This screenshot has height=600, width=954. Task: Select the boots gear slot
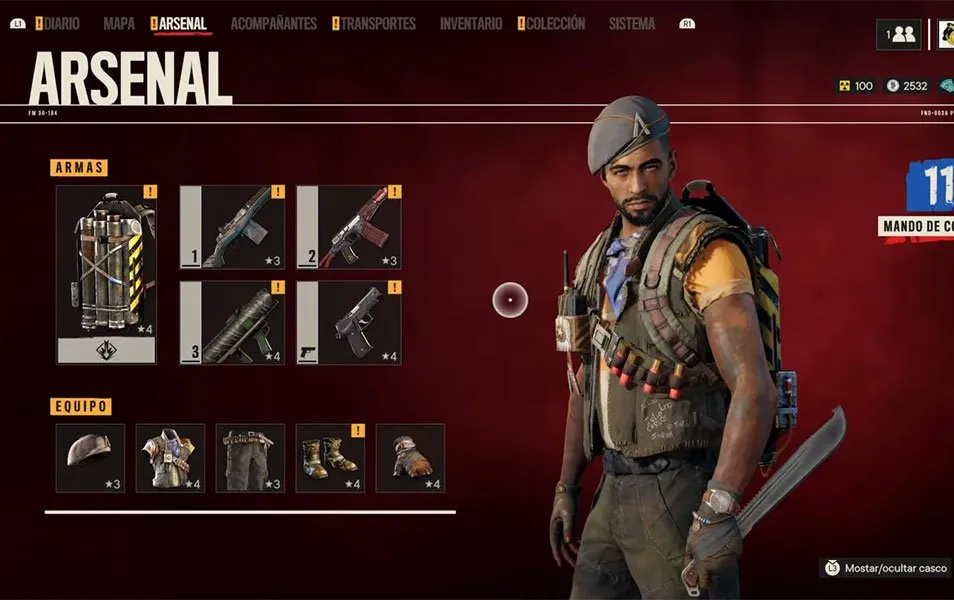[330, 458]
